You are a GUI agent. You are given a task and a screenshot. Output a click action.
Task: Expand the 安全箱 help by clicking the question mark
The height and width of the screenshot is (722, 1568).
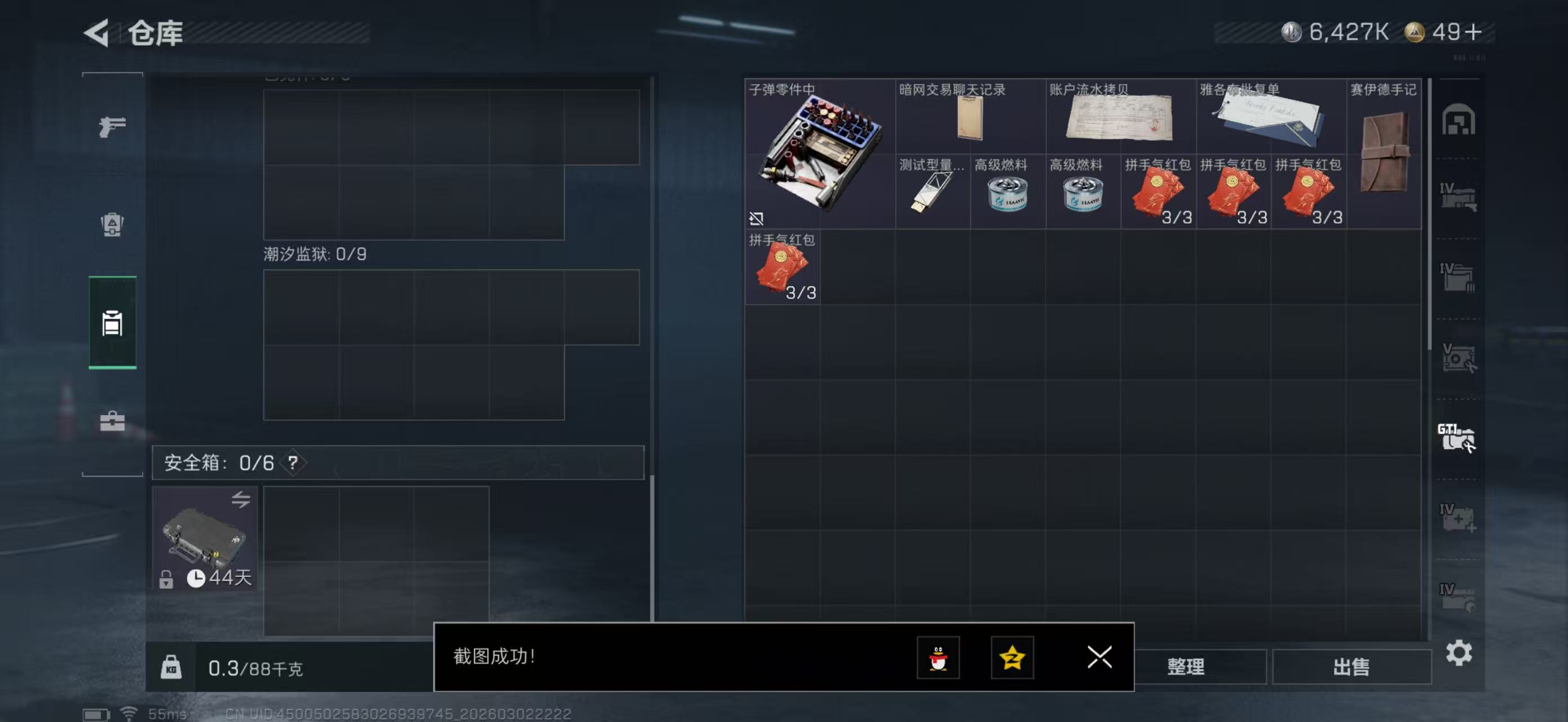(293, 461)
